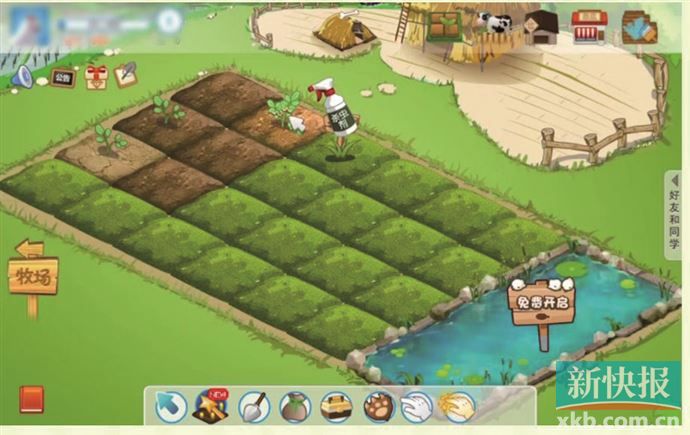Image resolution: width=690 pixels, height=435 pixels.
Task: Open the star item marked NEW
Action: pyautogui.click(x=211, y=406)
